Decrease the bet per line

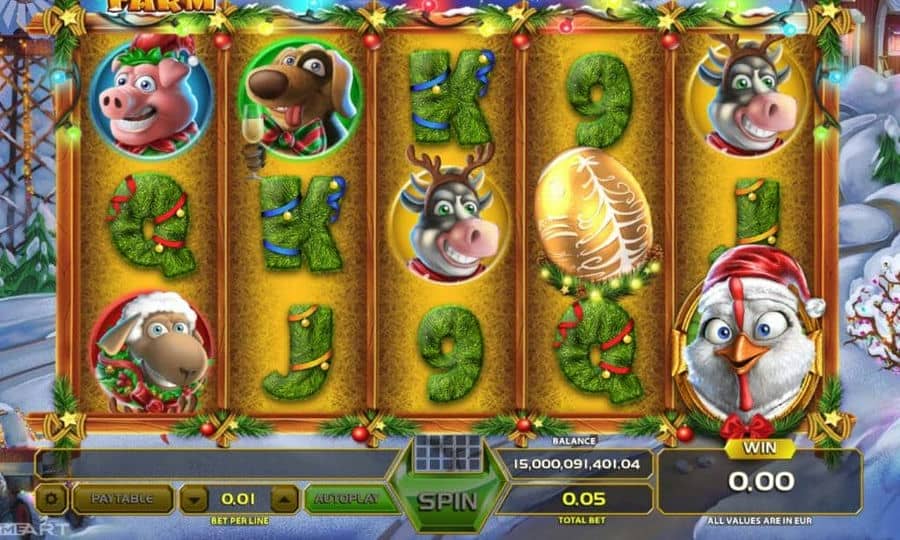coord(195,498)
